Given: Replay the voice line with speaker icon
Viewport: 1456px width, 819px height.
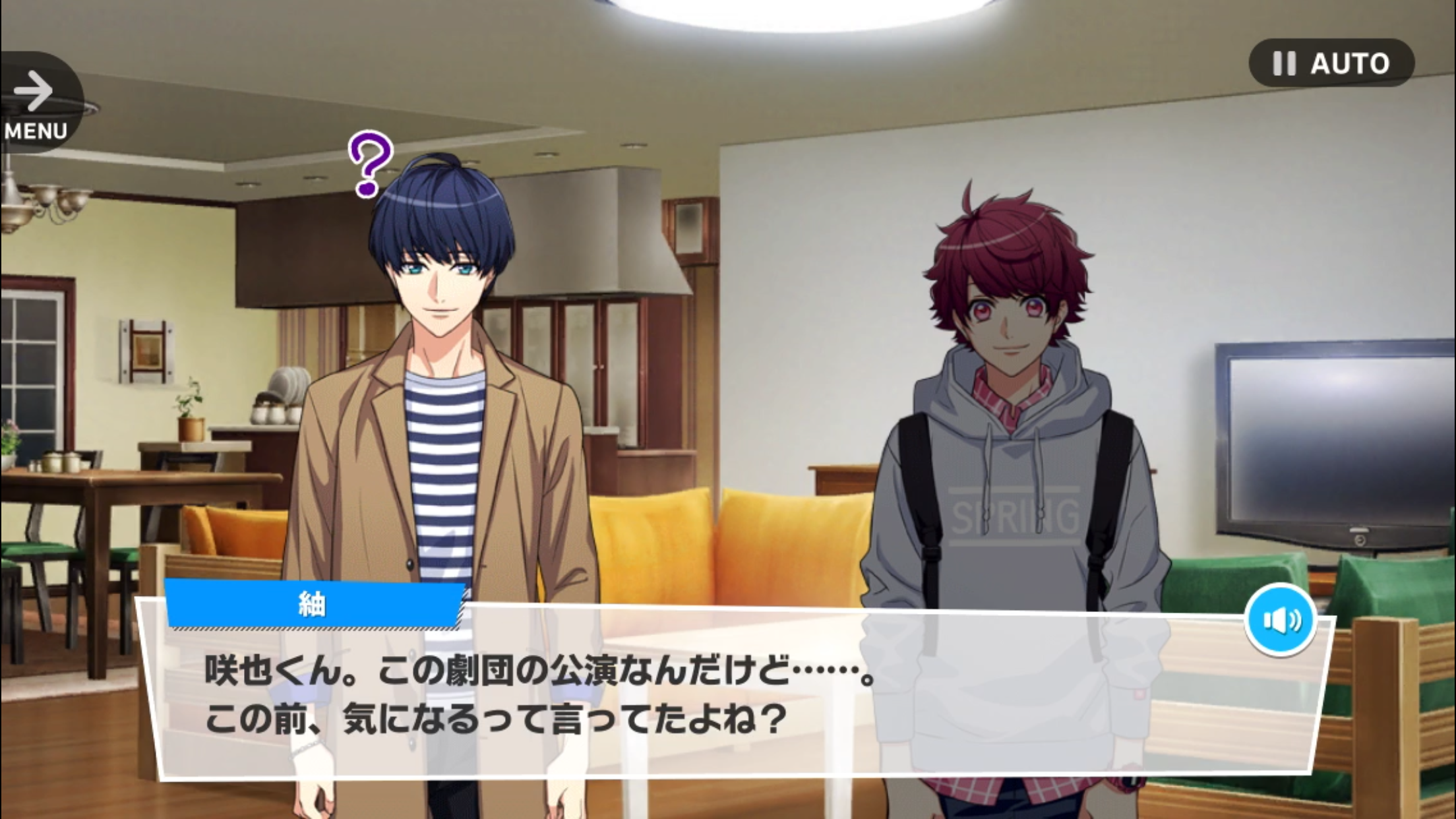Looking at the screenshot, I should click(x=1281, y=620).
